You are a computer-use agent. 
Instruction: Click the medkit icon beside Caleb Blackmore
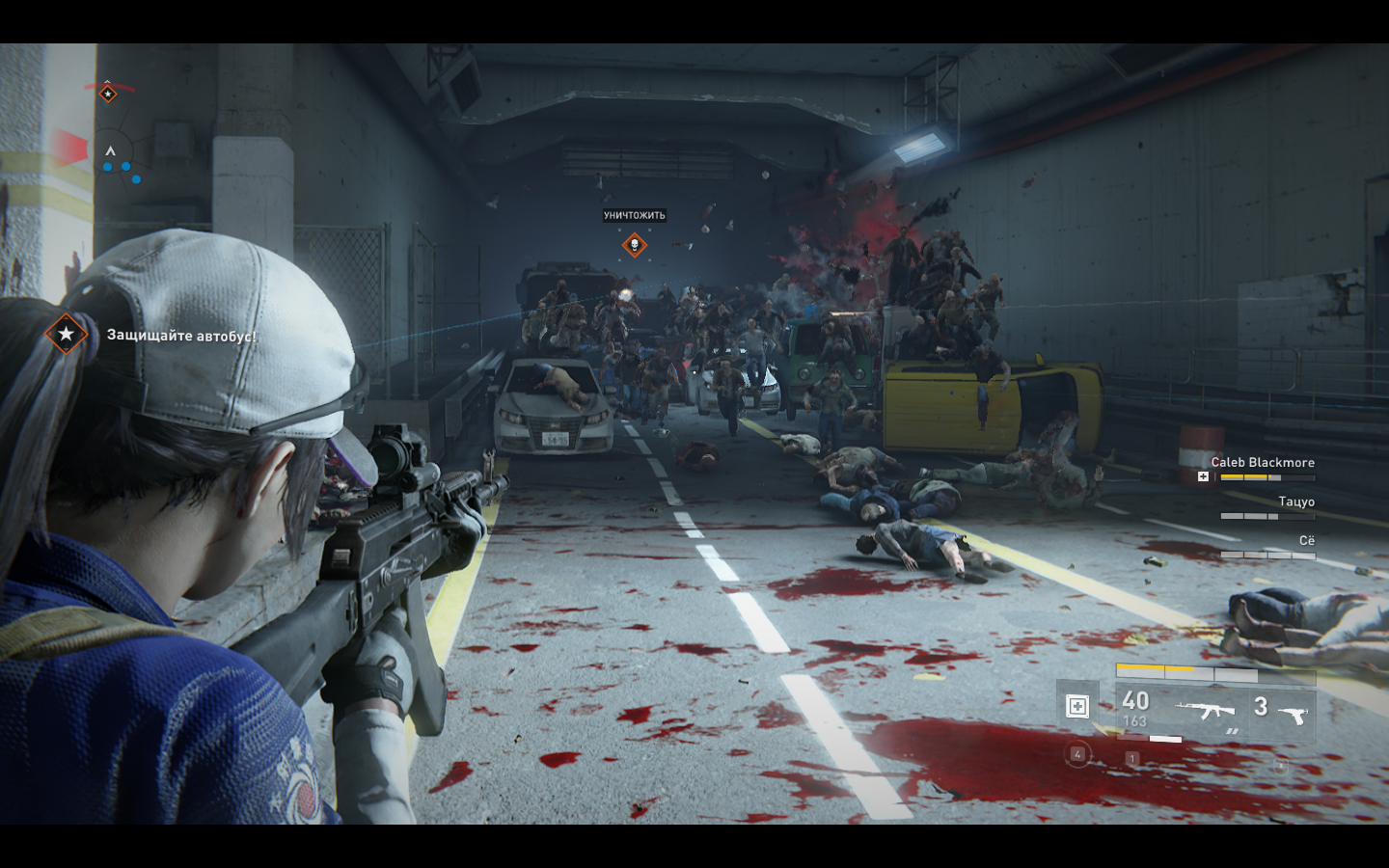click(1203, 476)
